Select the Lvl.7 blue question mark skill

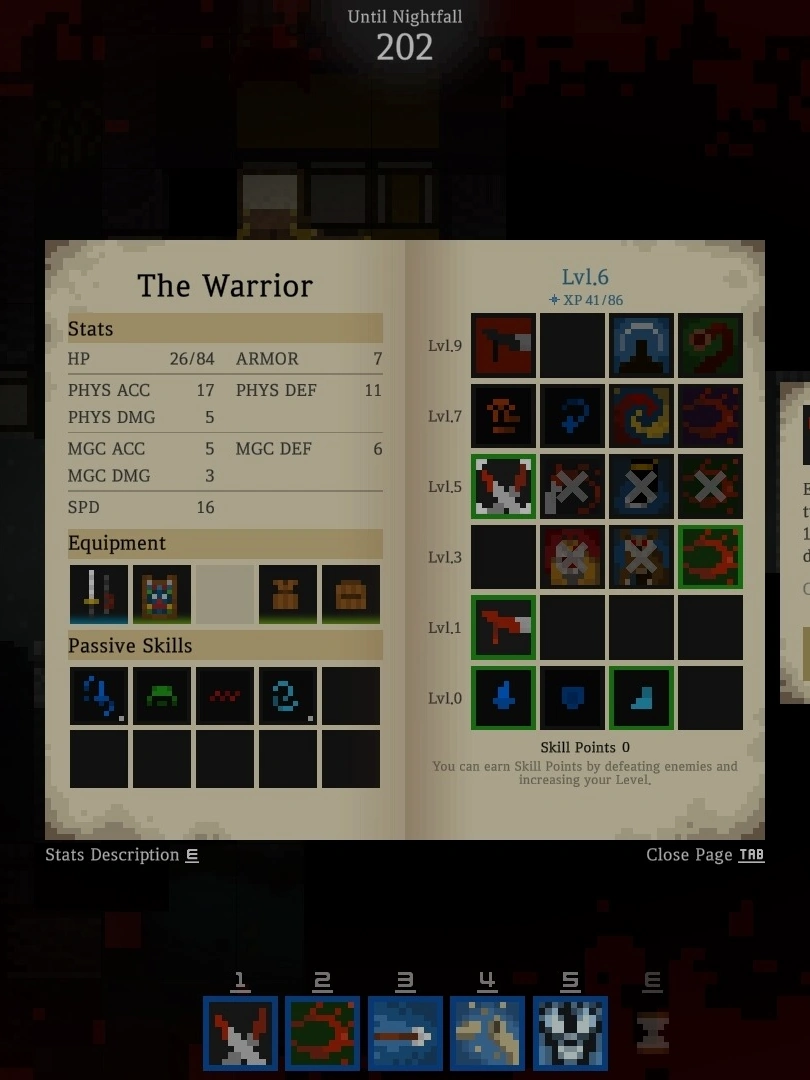[x=572, y=416]
